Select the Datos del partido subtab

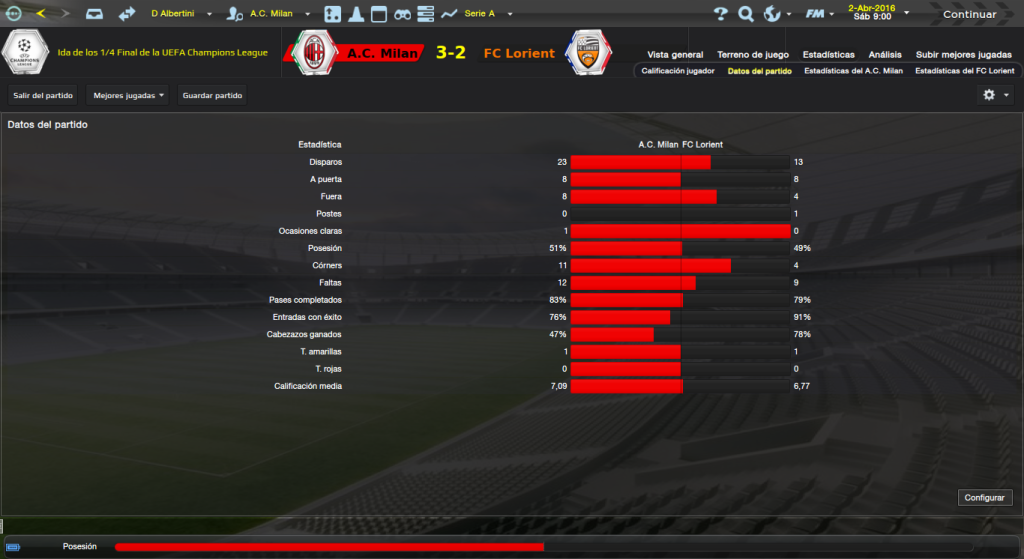(760, 71)
